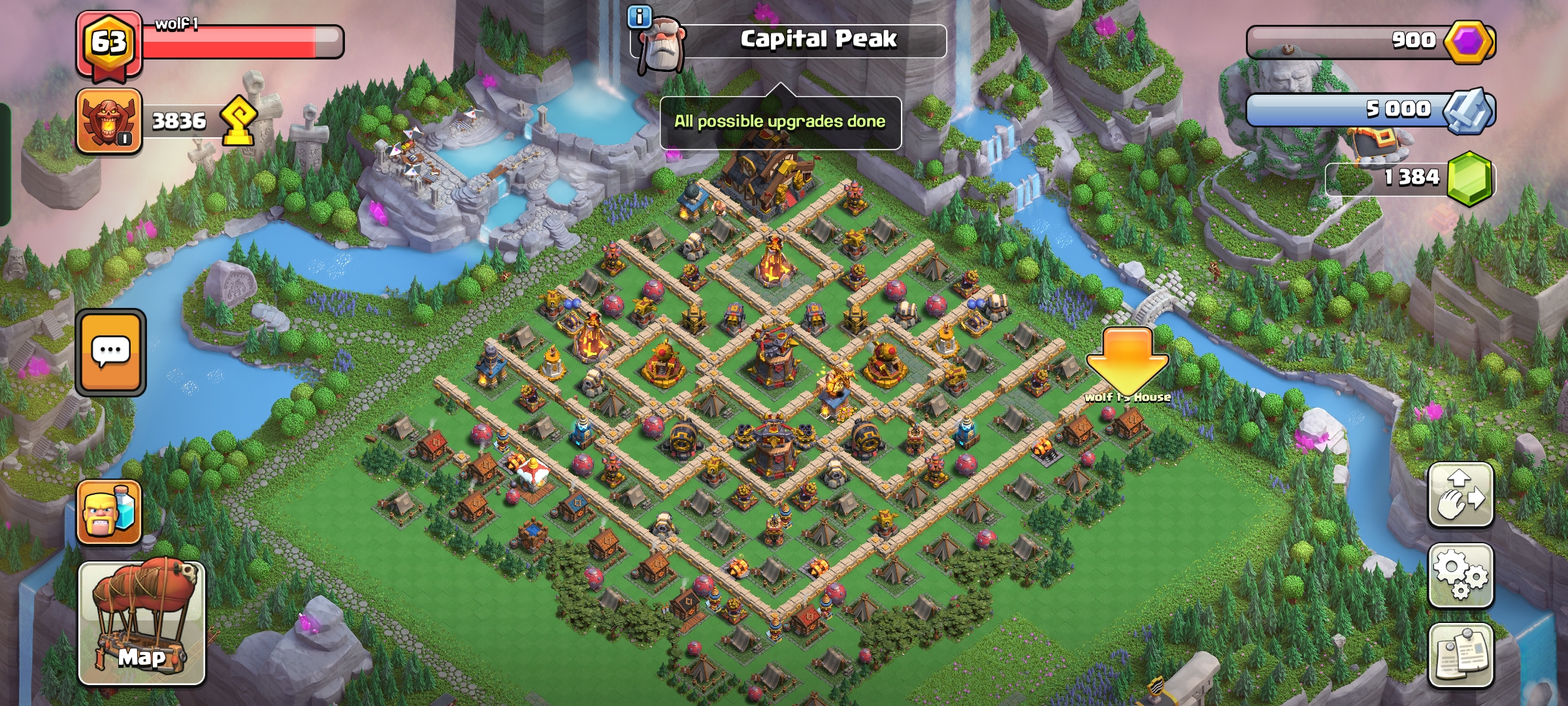
Task: Open the Map airship button
Action: (142, 623)
